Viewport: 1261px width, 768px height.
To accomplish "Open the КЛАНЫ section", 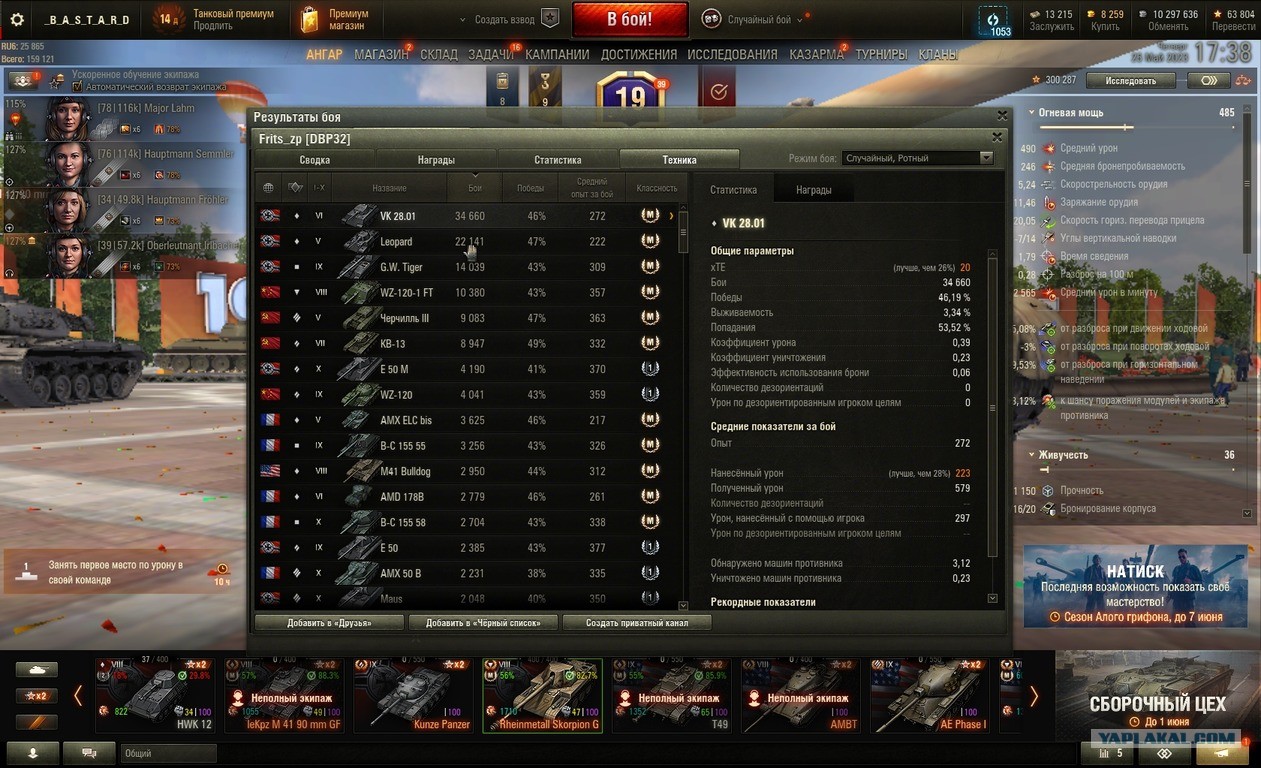I will point(937,54).
